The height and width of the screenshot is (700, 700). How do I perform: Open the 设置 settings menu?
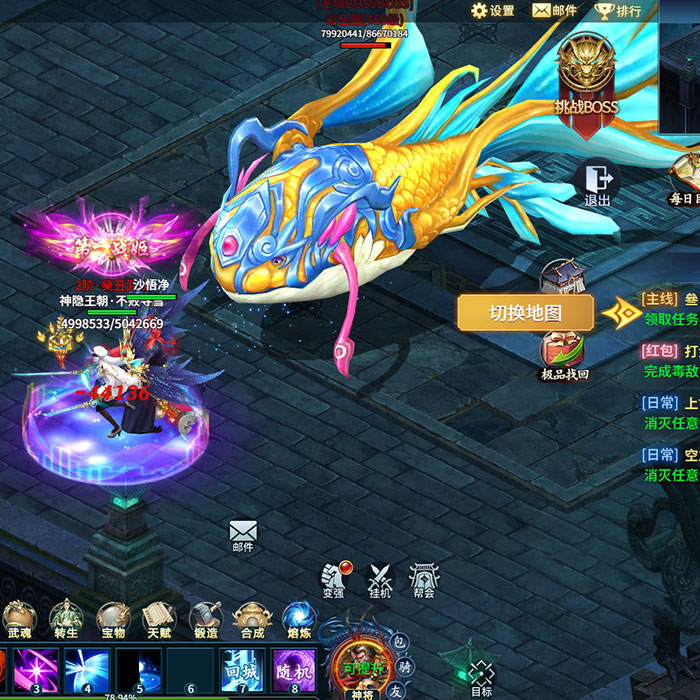pyautogui.click(x=492, y=11)
